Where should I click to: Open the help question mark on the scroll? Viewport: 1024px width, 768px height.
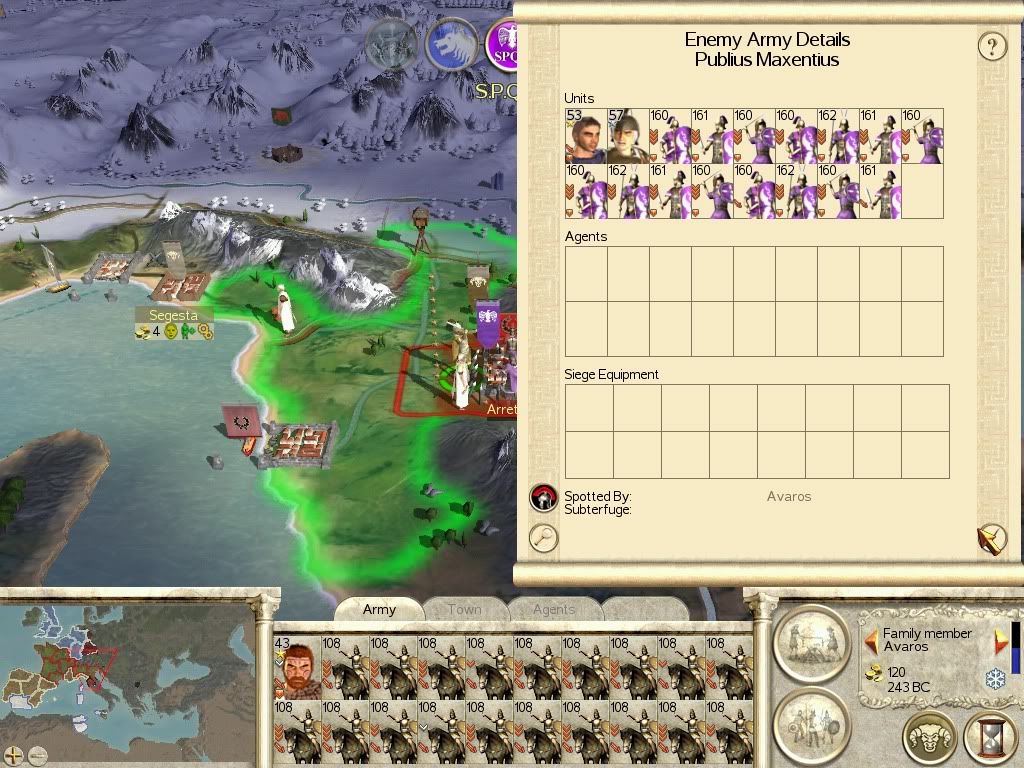[x=991, y=46]
